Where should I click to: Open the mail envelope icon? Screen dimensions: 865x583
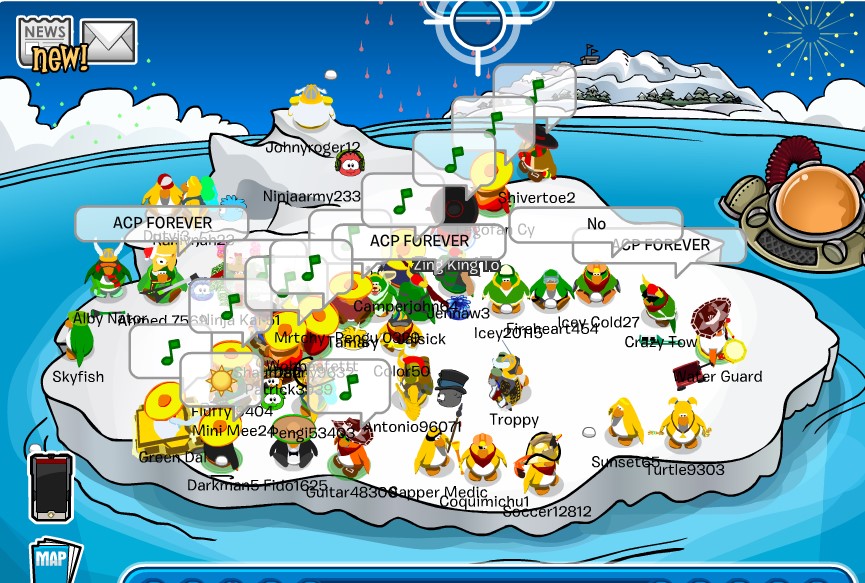coord(109,40)
